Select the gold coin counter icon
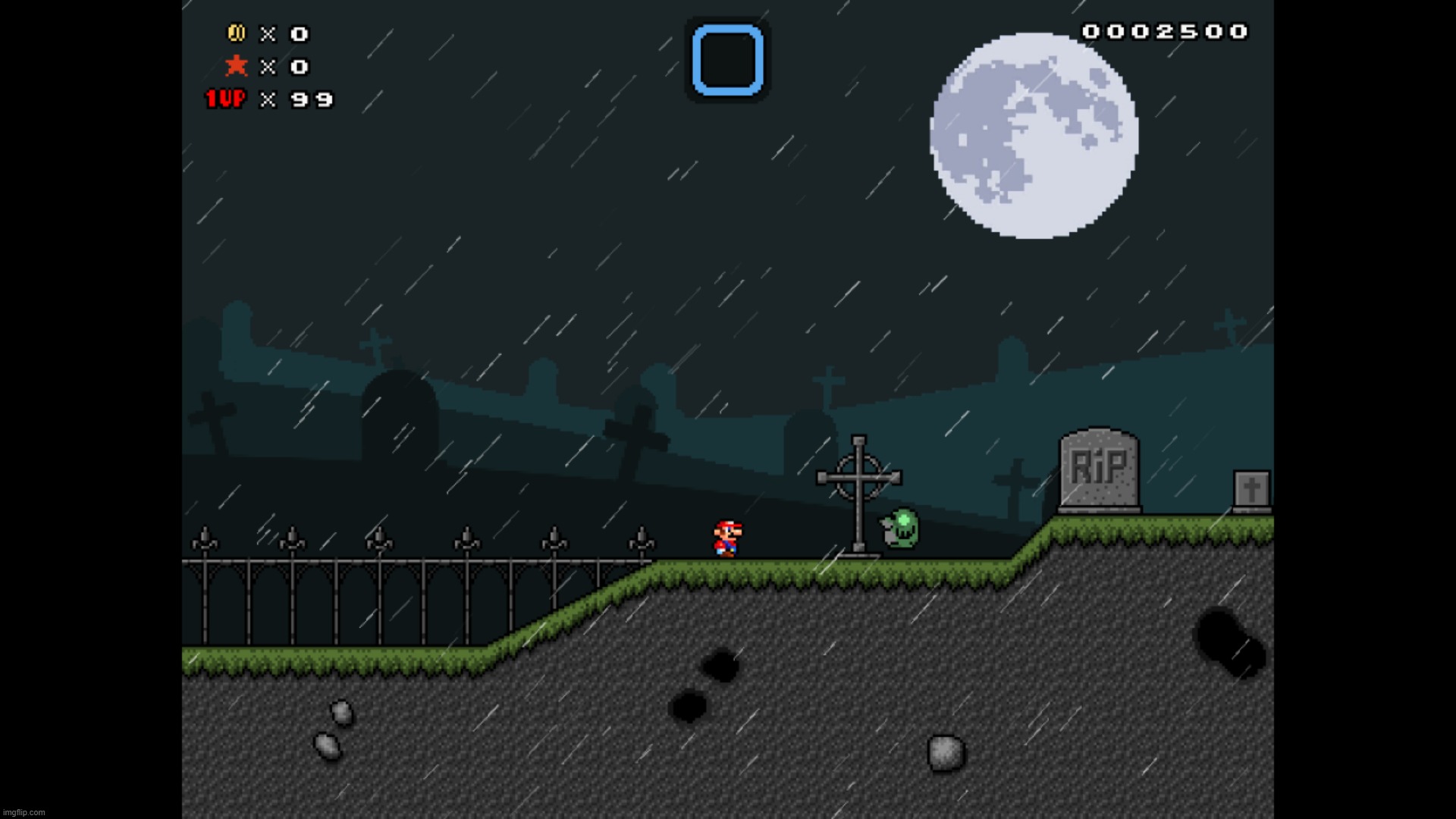 tap(236, 33)
